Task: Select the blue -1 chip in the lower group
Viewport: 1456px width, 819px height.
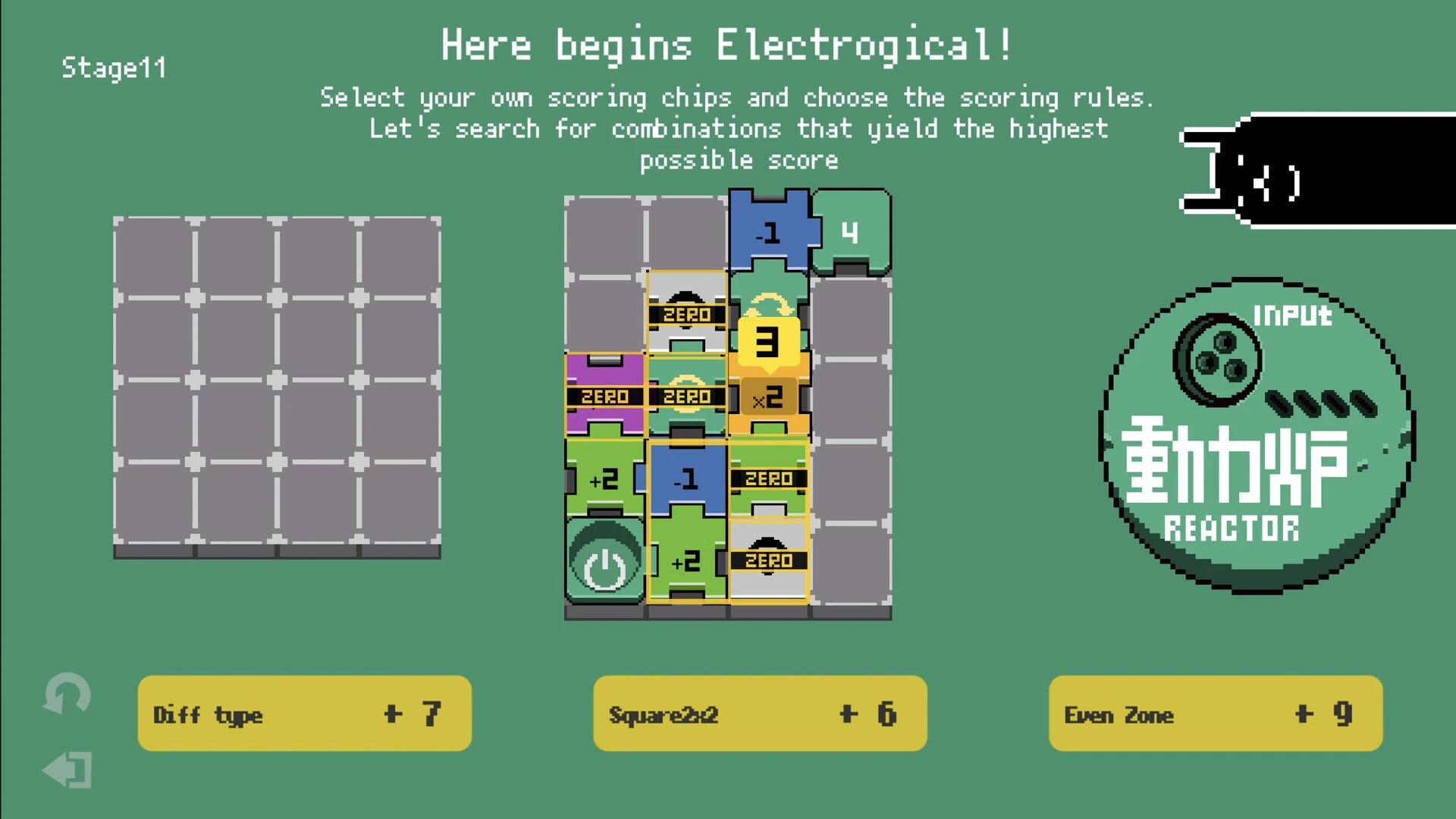Action: point(686,478)
